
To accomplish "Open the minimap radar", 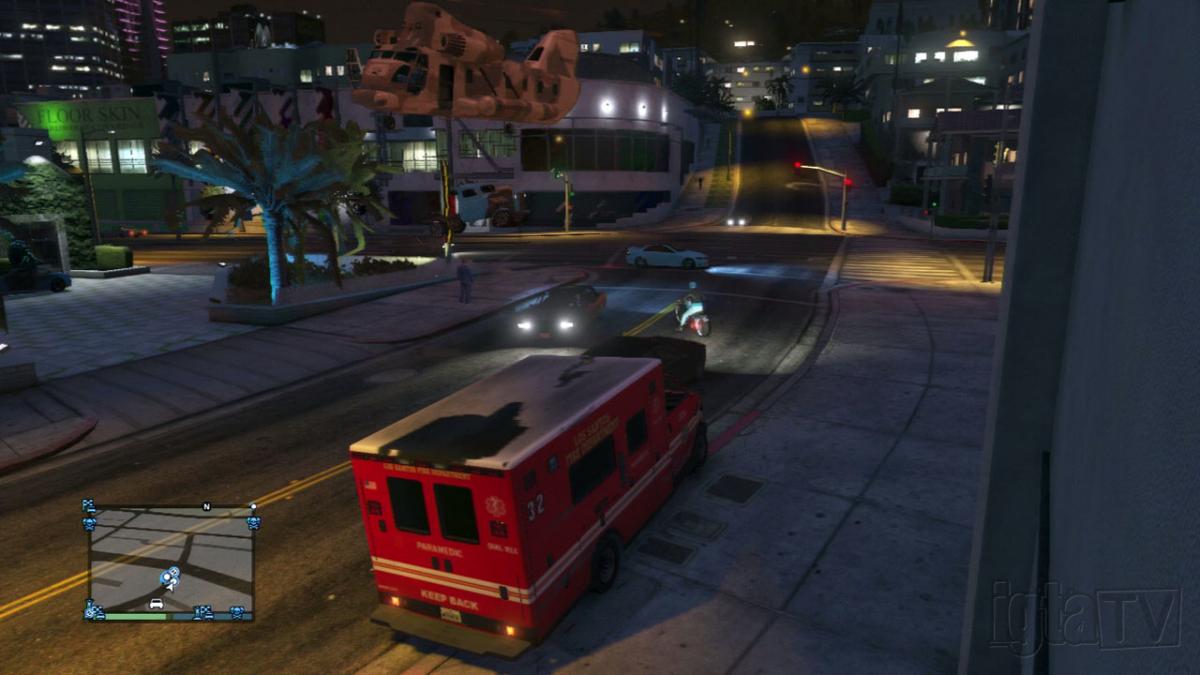I will (x=171, y=562).
